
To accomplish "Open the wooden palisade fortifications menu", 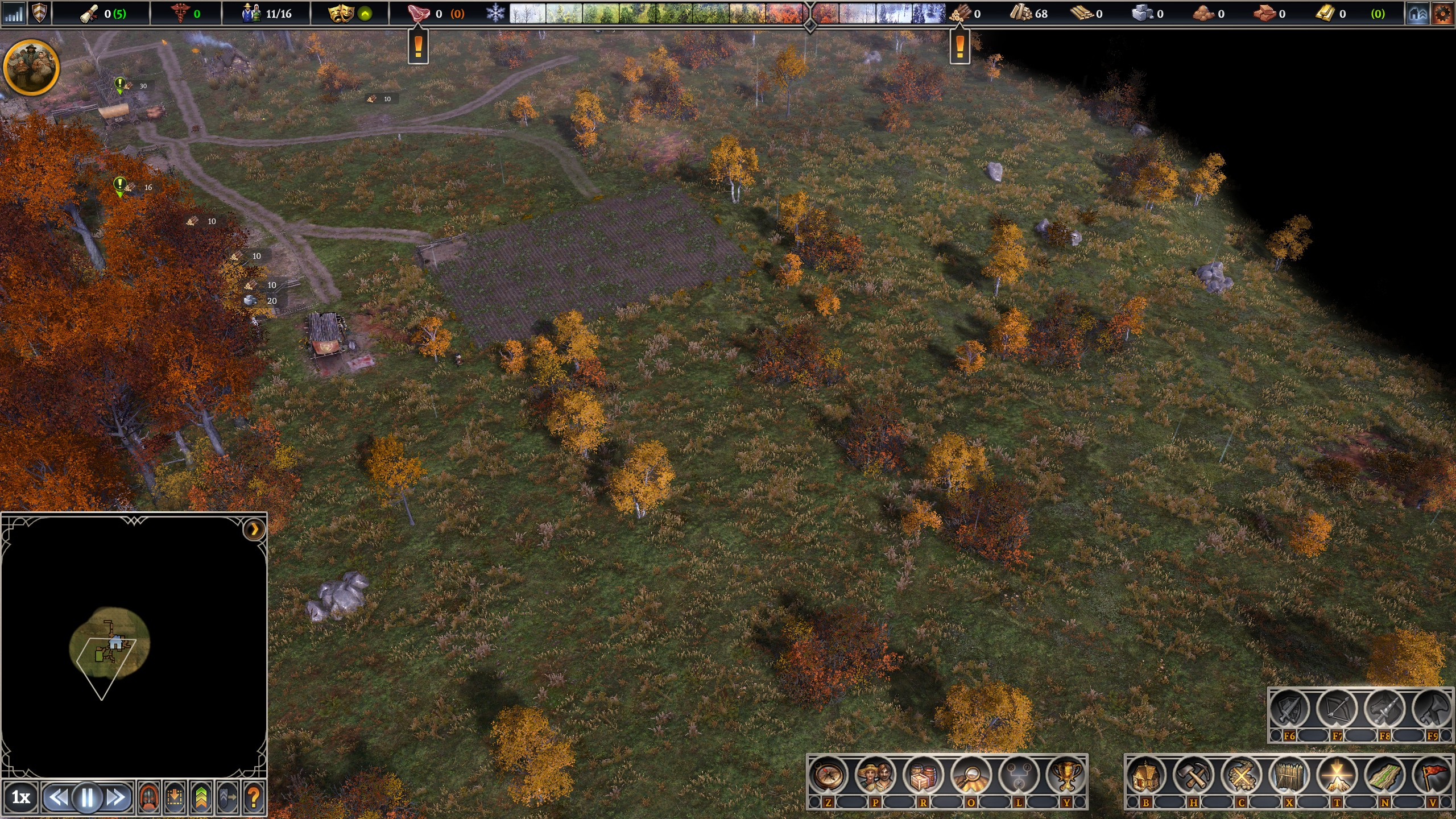I will 1289,775.
